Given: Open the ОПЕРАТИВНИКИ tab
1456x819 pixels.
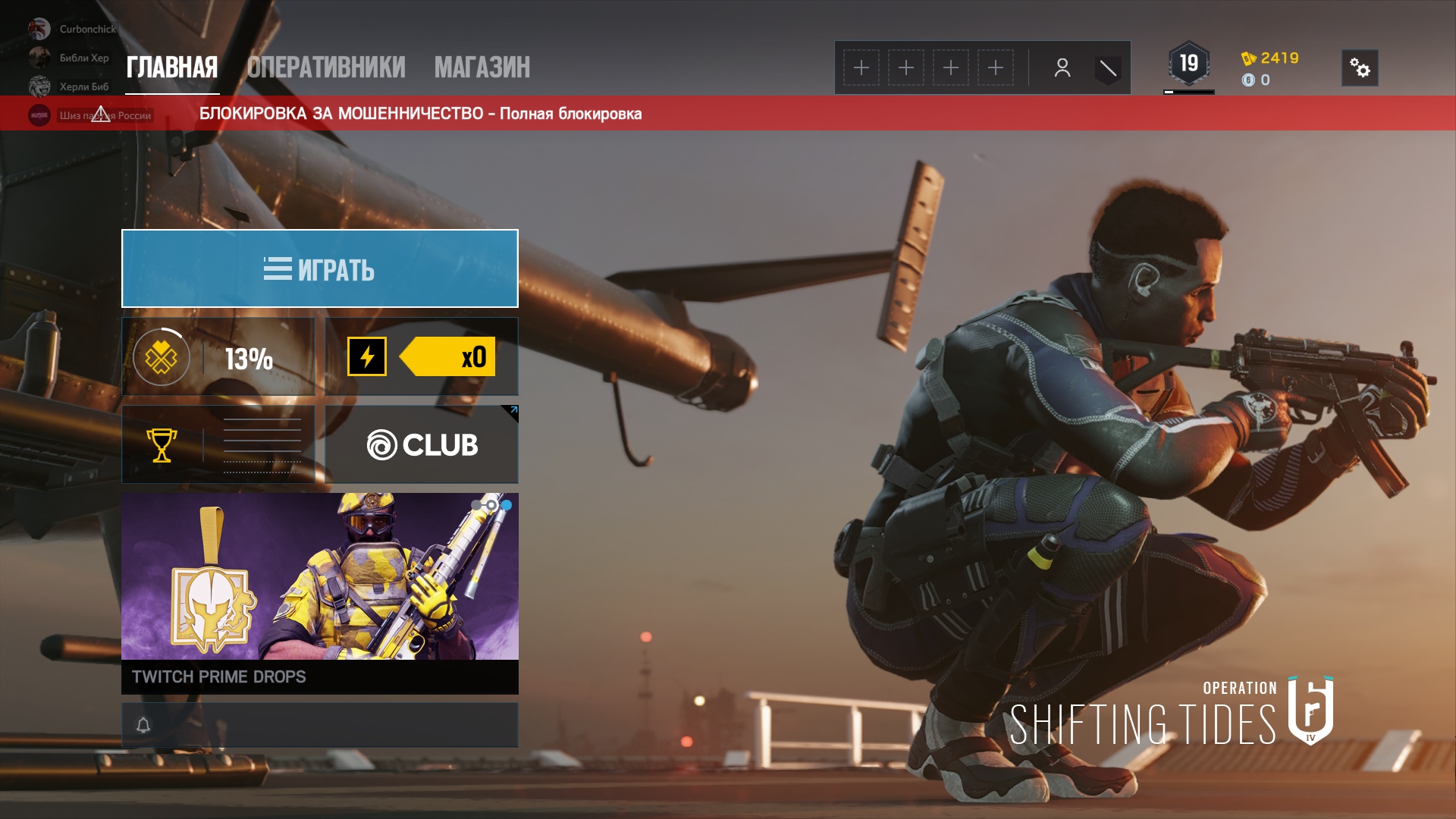Looking at the screenshot, I should click(326, 67).
